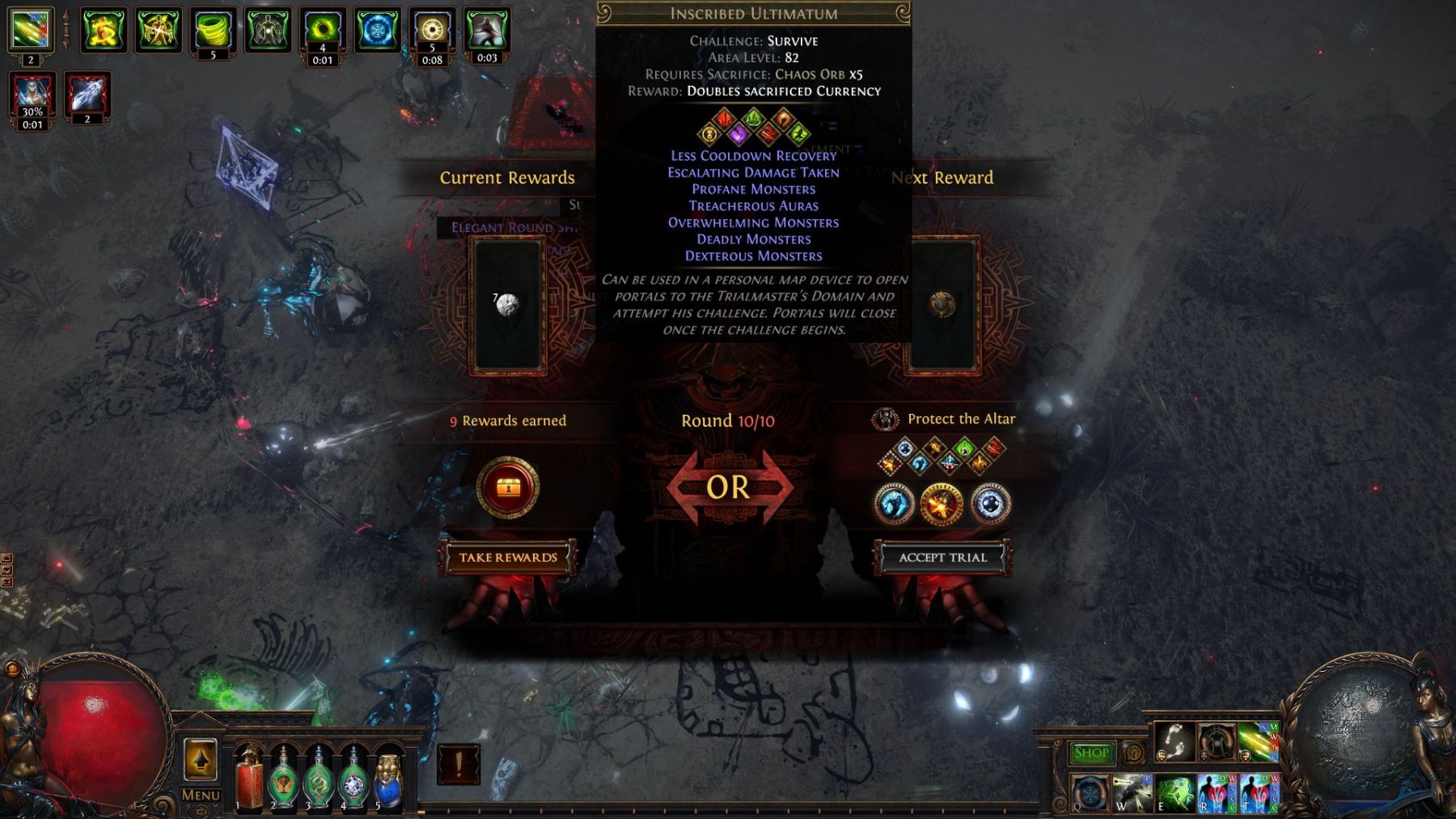Screen dimensions: 1456x819
Task: Select the fiery gold-ringed trial modifier
Action: click(x=942, y=504)
